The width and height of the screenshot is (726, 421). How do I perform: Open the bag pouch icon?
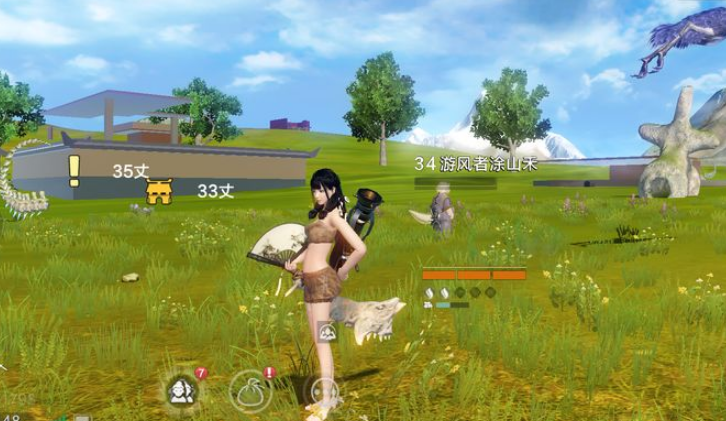coord(249,389)
